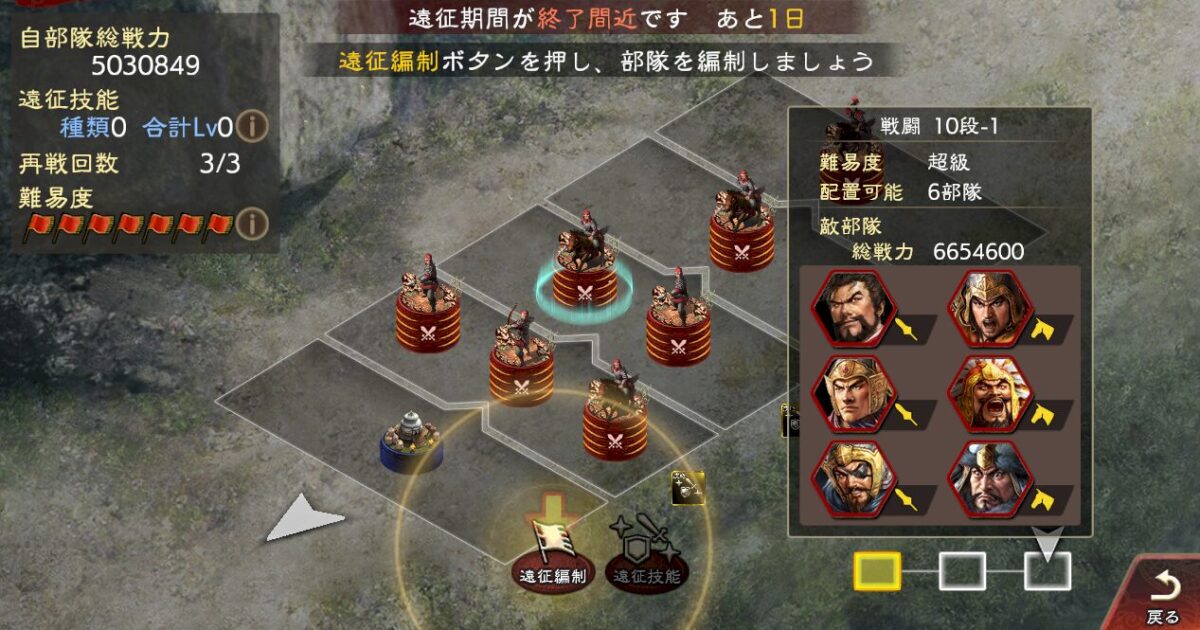Choose the middle stage node square
This screenshot has height=630, width=1200.
962,571
